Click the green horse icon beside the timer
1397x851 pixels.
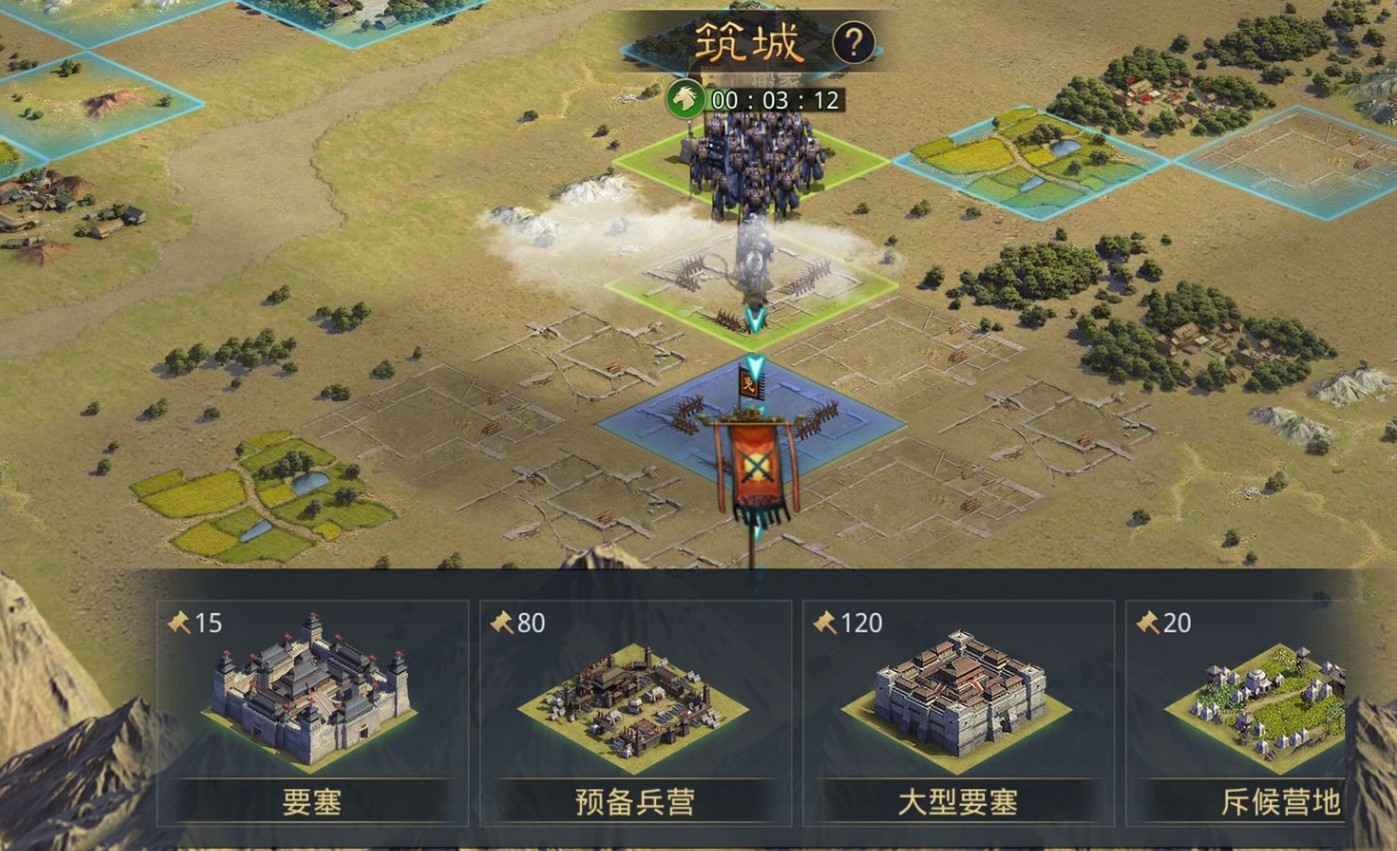click(x=687, y=100)
